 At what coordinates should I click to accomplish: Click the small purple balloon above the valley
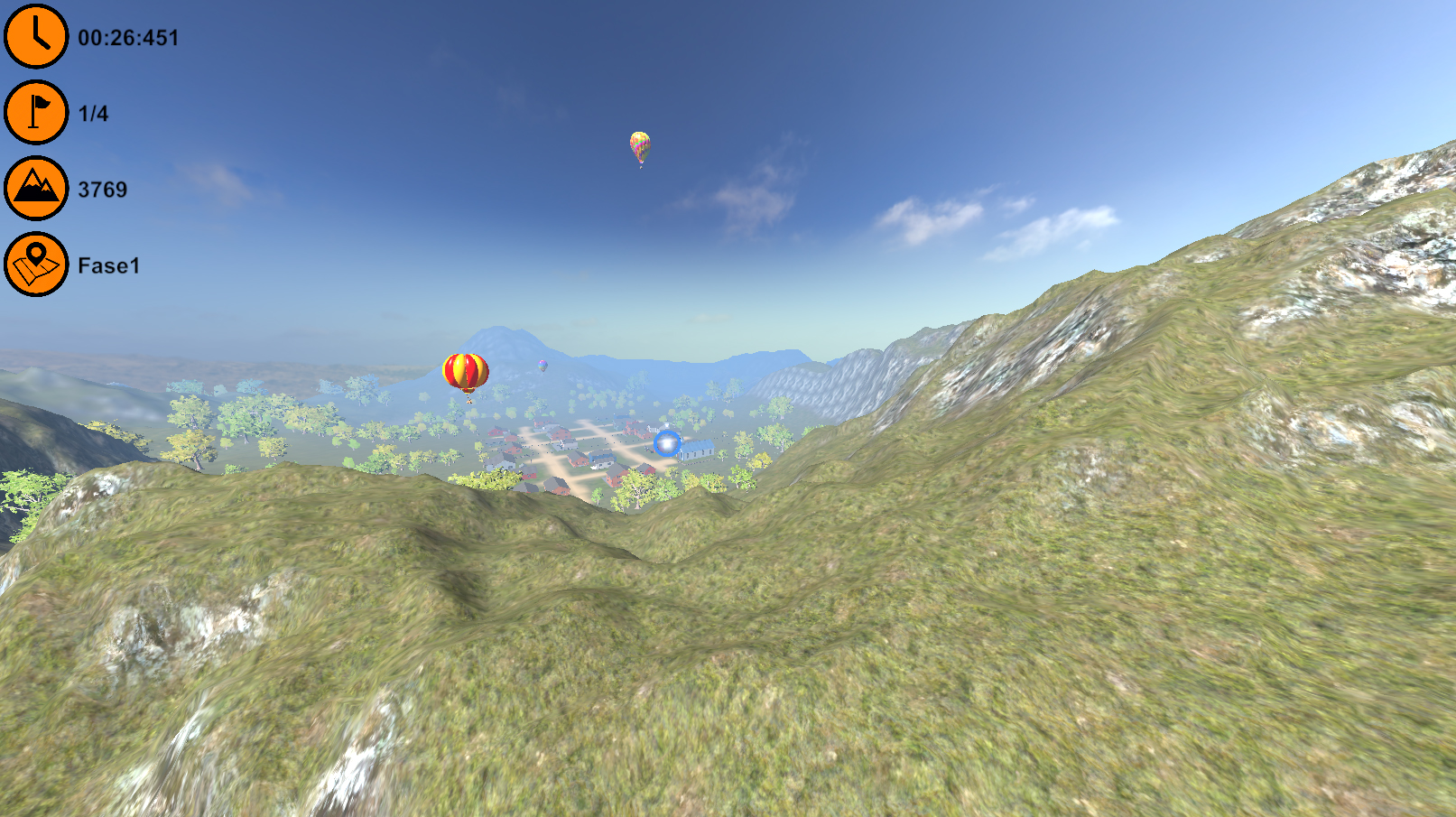(x=543, y=366)
